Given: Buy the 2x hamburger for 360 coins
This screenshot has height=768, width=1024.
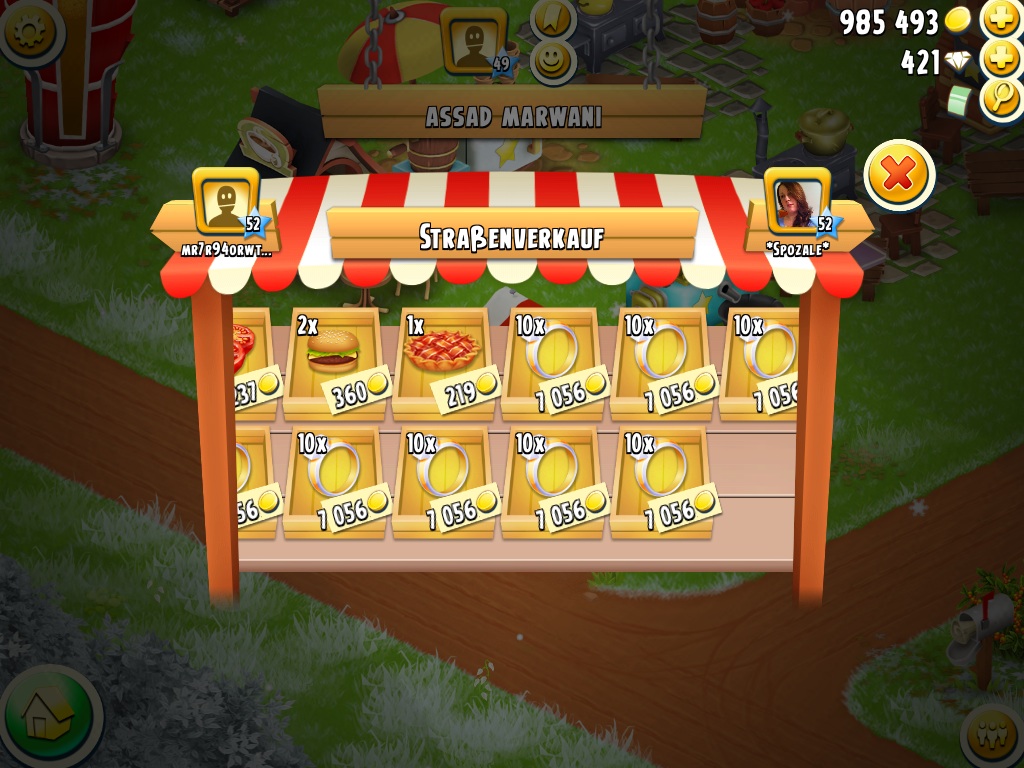Looking at the screenshot, I should tap(334, 362).
